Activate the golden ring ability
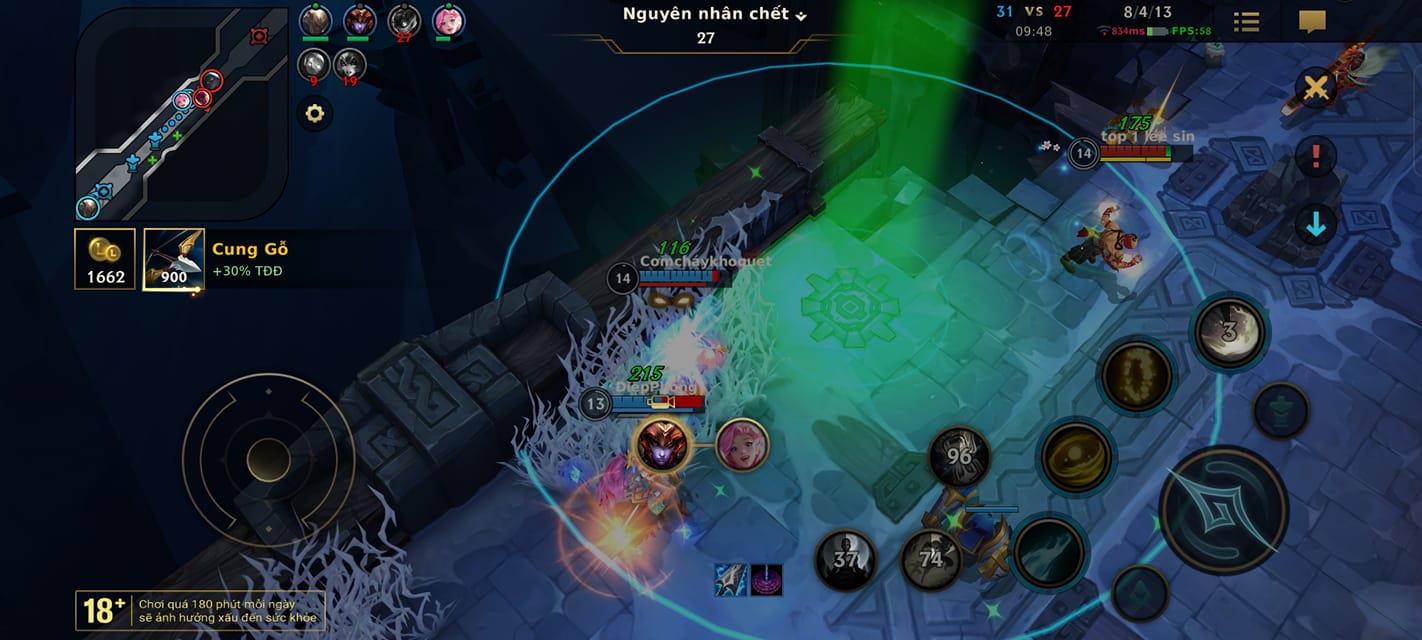Image resolution: width=1422 pixels, height=640 pixels. (x=1137, y=376)
